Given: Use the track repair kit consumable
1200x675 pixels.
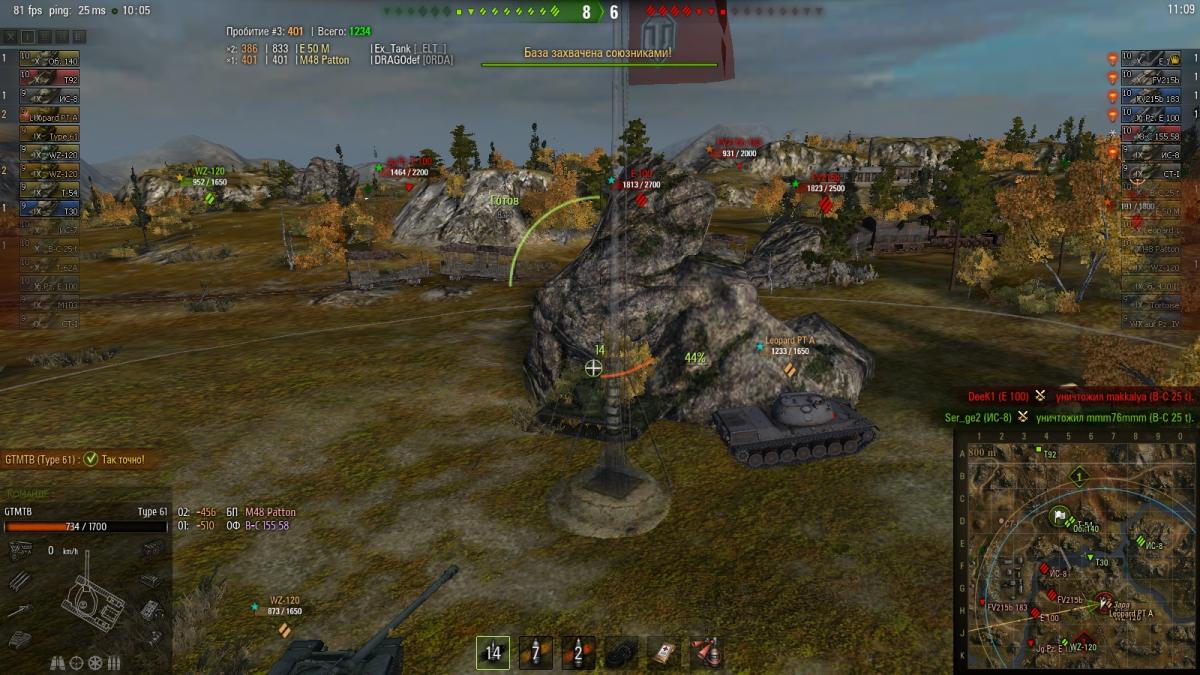Looking at the screenshot, I should click(621, 653).
